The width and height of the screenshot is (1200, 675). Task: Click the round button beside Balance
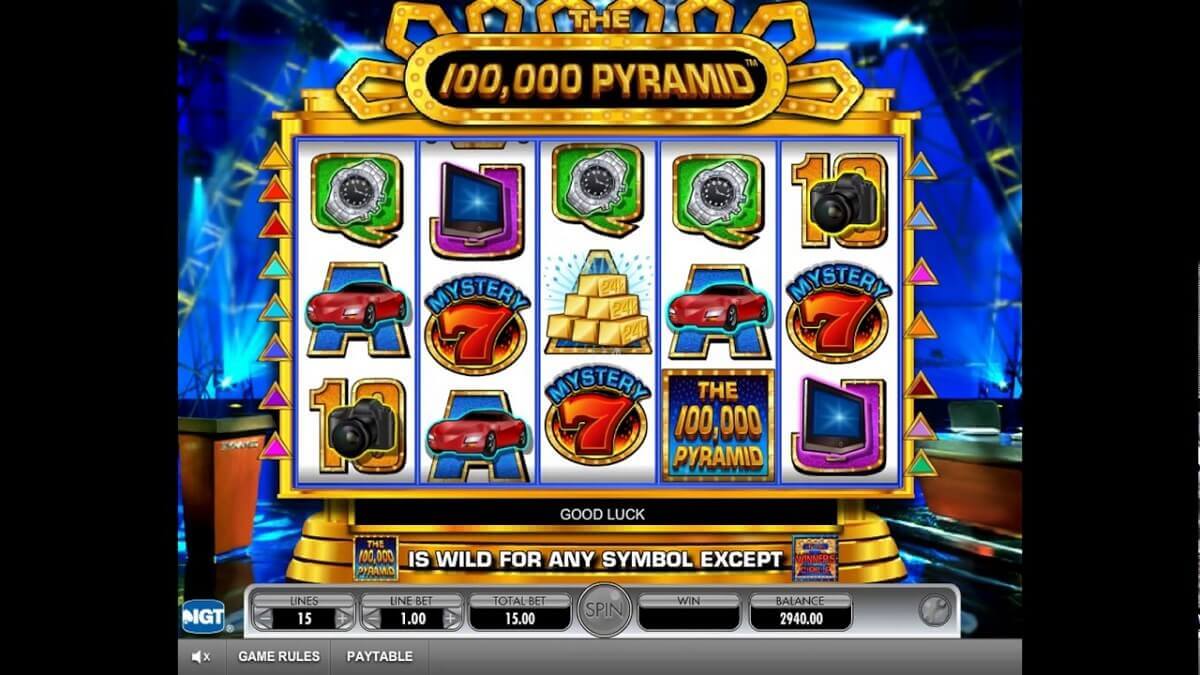[x=935, y=611]
